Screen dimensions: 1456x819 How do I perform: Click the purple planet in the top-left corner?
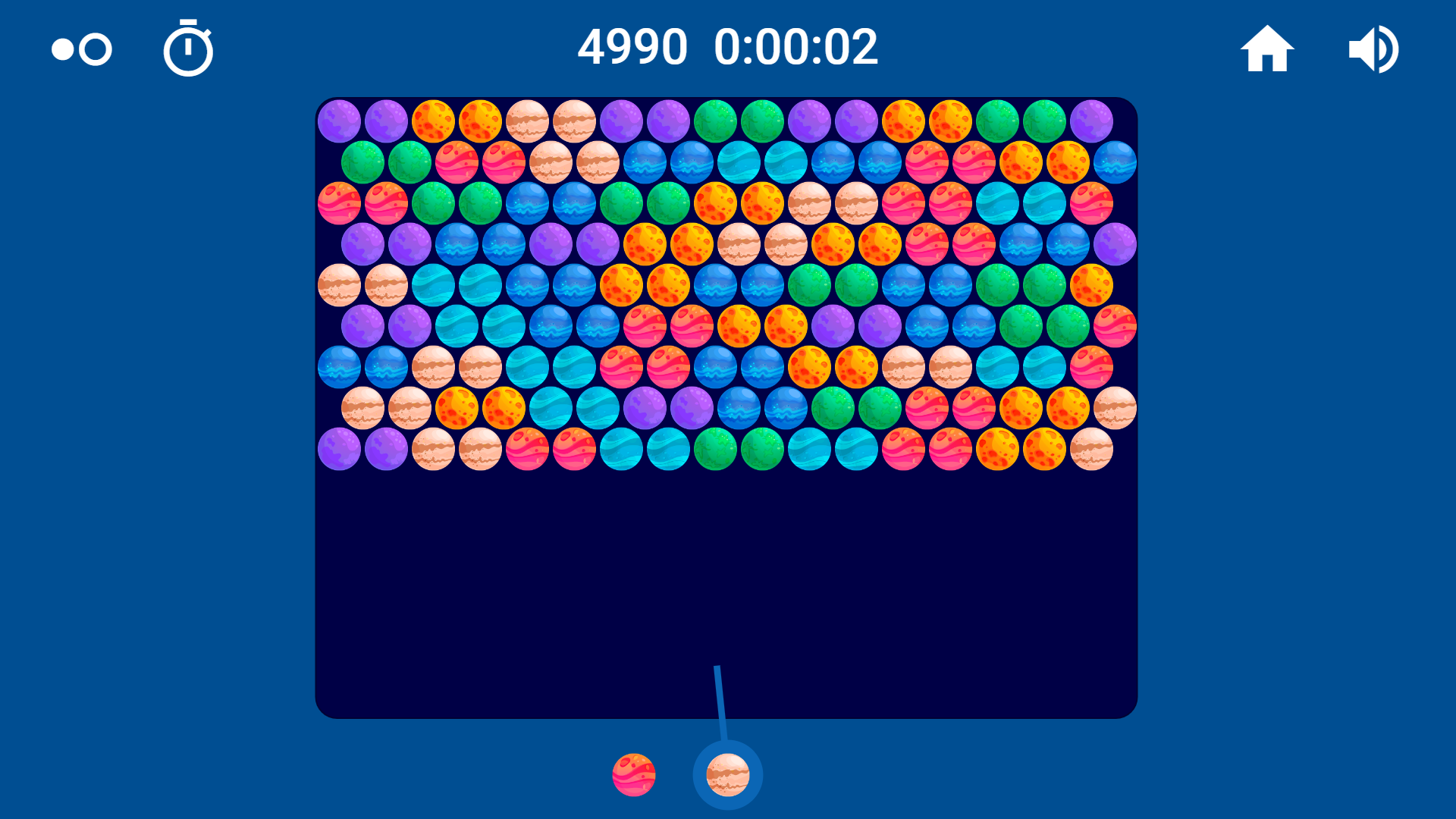340,121
